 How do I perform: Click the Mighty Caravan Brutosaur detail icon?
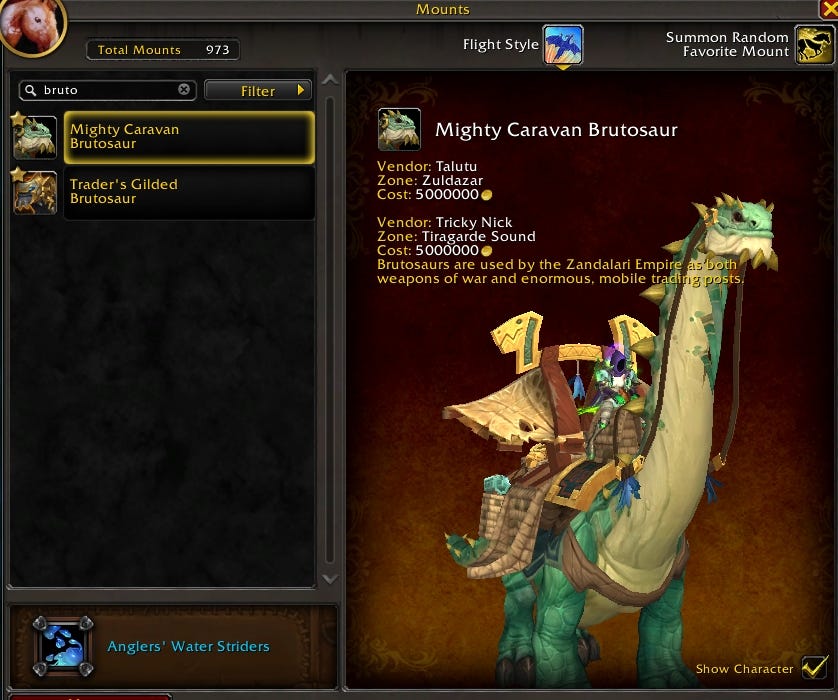[399, 130]
